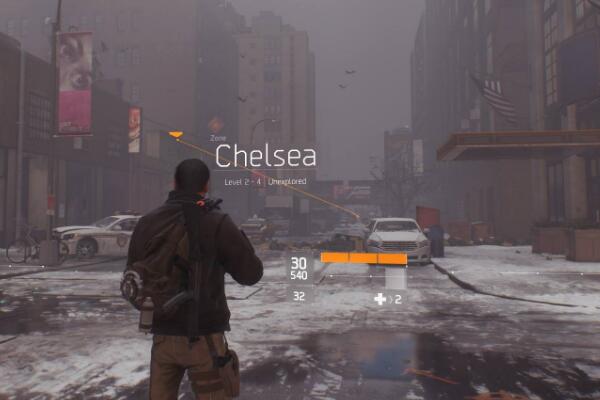Use the medkit cross icon
Image resolution: width=600 pixels, height=400 pixels.
click(x=380, y=298)
